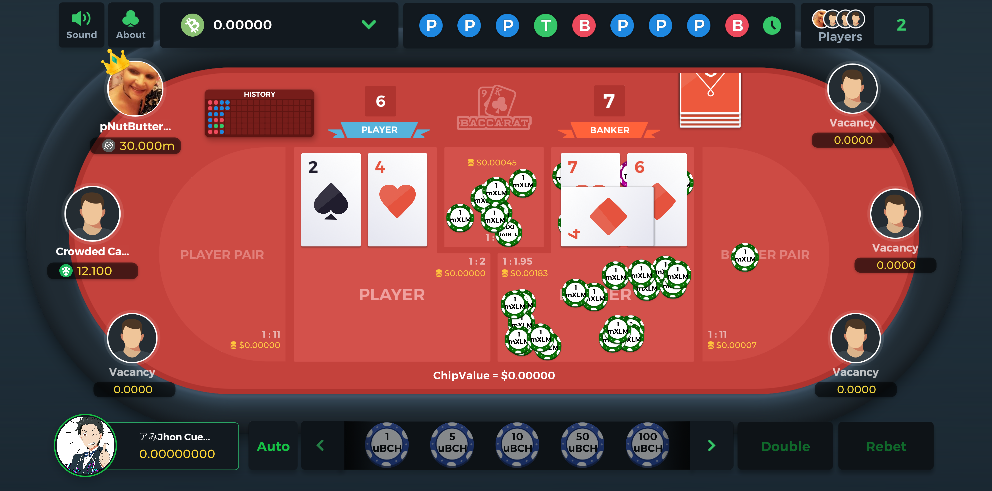Pick the 50 uBCH chip
992x491 pixels.
(582, 446)
